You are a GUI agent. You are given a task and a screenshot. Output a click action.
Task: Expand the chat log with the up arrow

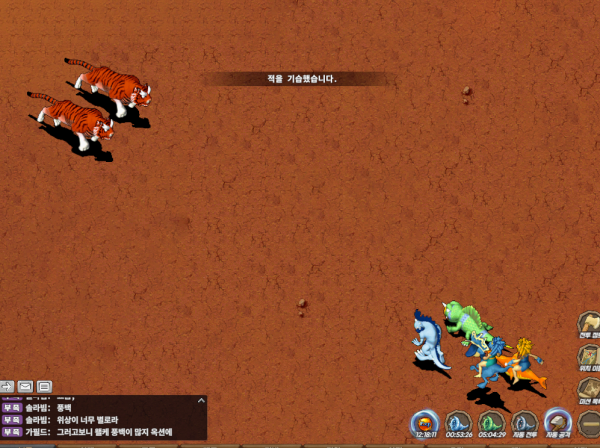tap(201, 400)
